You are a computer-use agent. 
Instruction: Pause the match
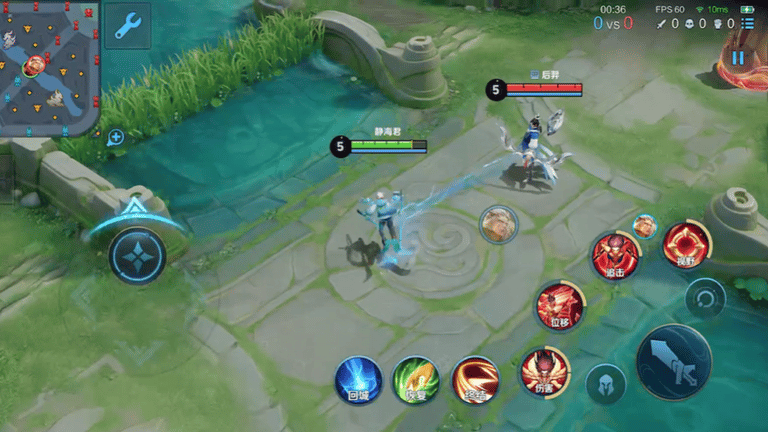click(x=738, y=58)
